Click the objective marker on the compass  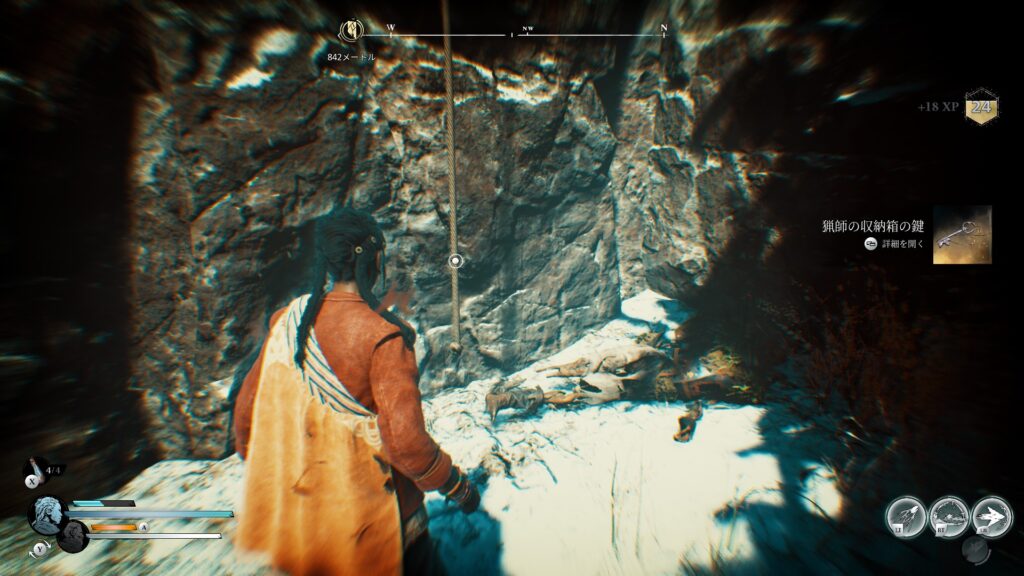tap(351, 31)
